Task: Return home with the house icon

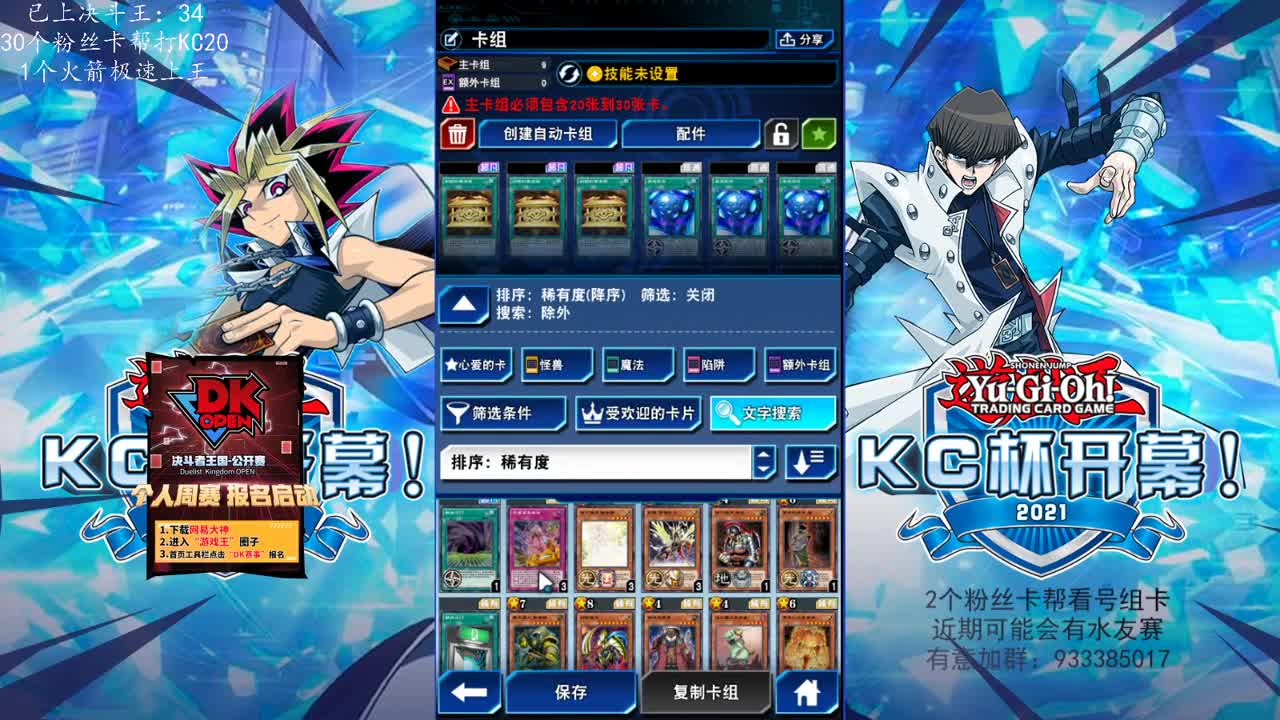Action: coord(809,692)
